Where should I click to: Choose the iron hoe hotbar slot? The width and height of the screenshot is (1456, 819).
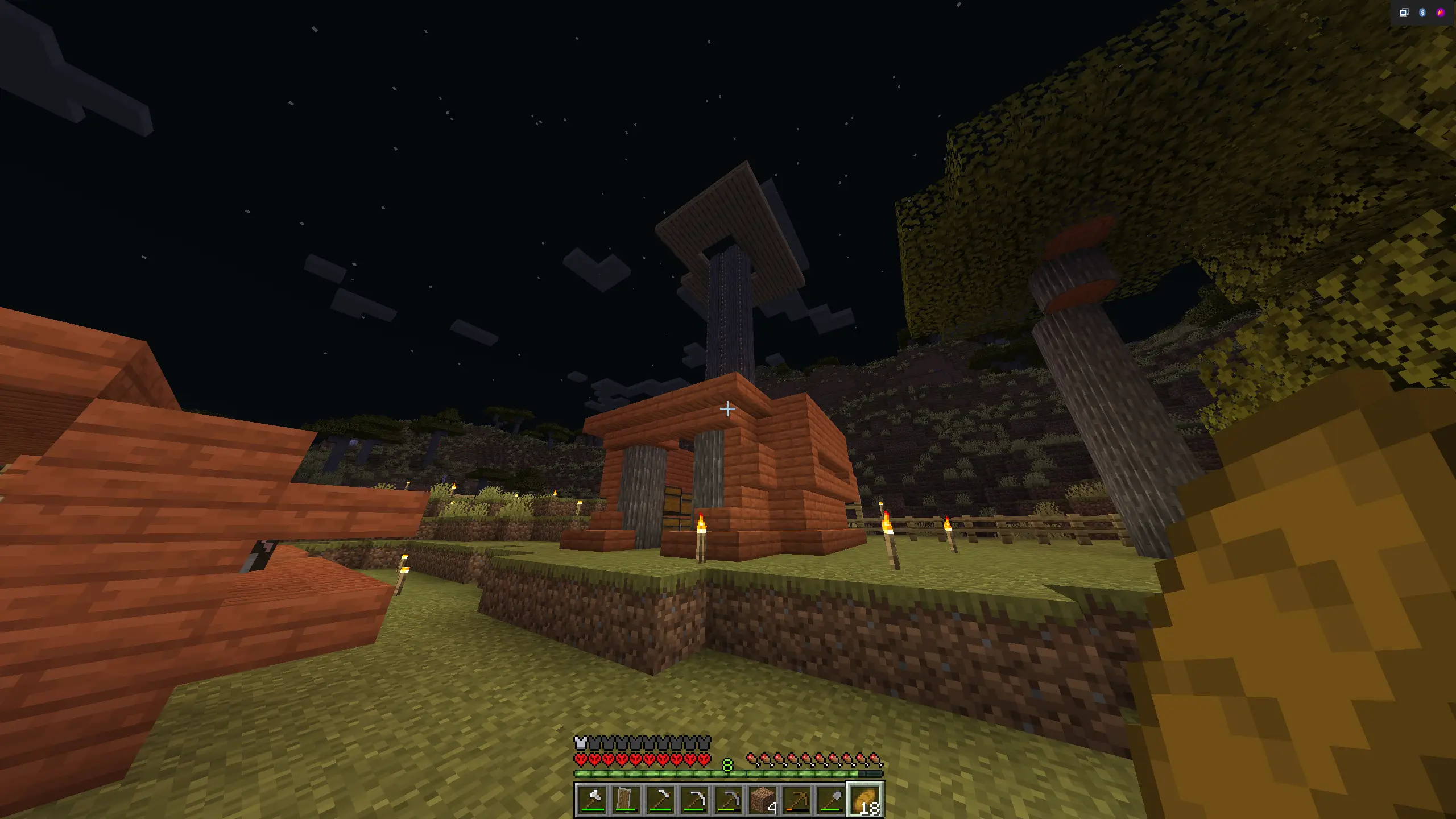[x=660, y=800]
